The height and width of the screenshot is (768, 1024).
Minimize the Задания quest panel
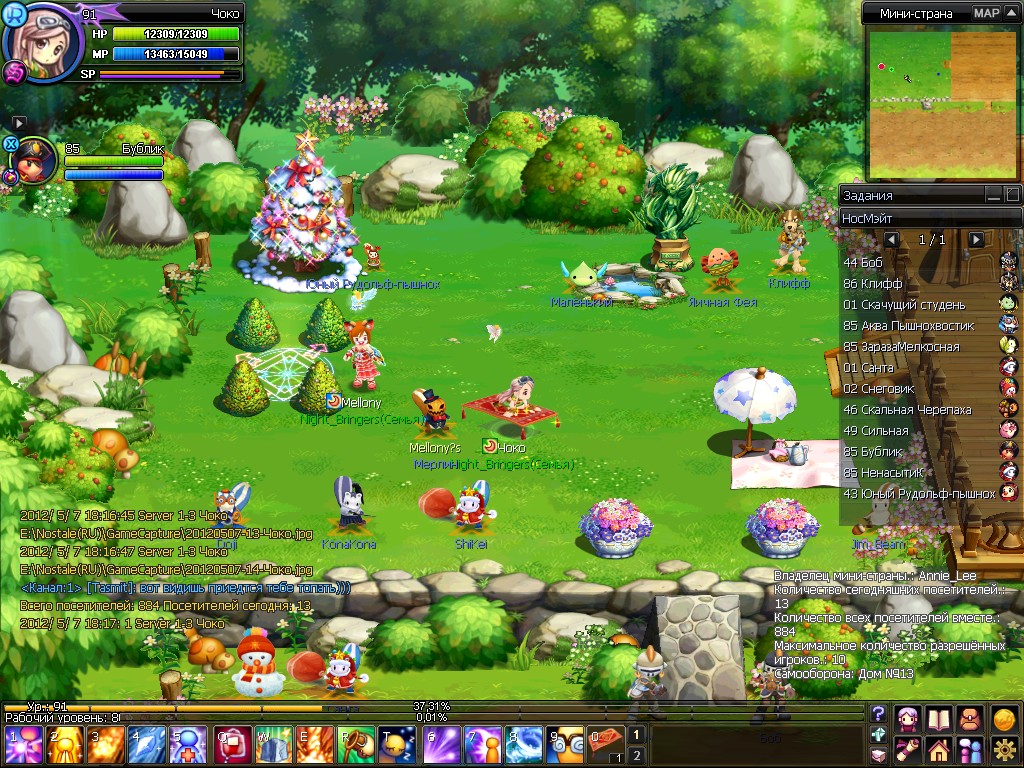(x=993, y=195)
